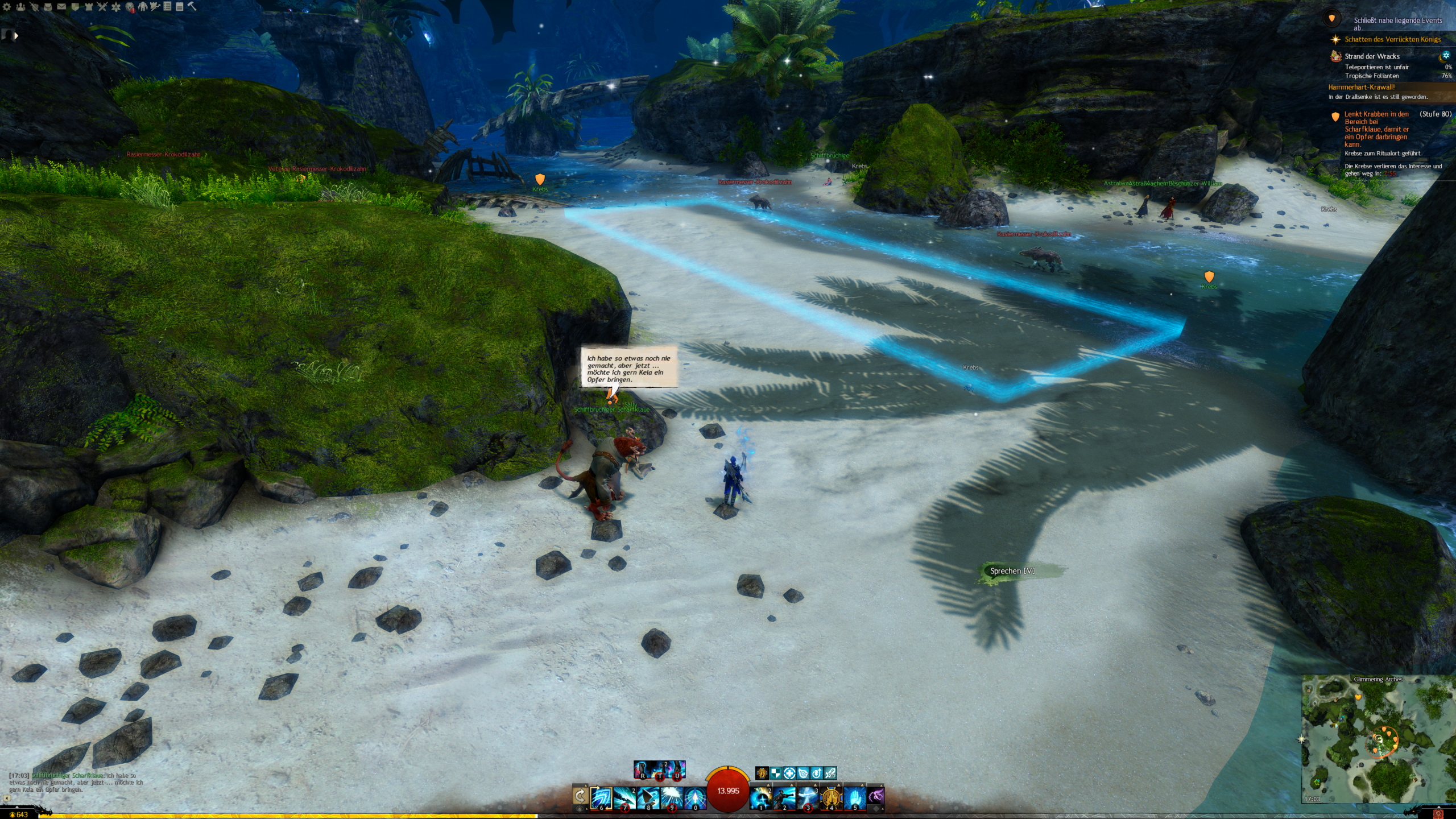The image size is (1456, 819).
Task: Activate the purple mount skill icon
Action: 876,796
